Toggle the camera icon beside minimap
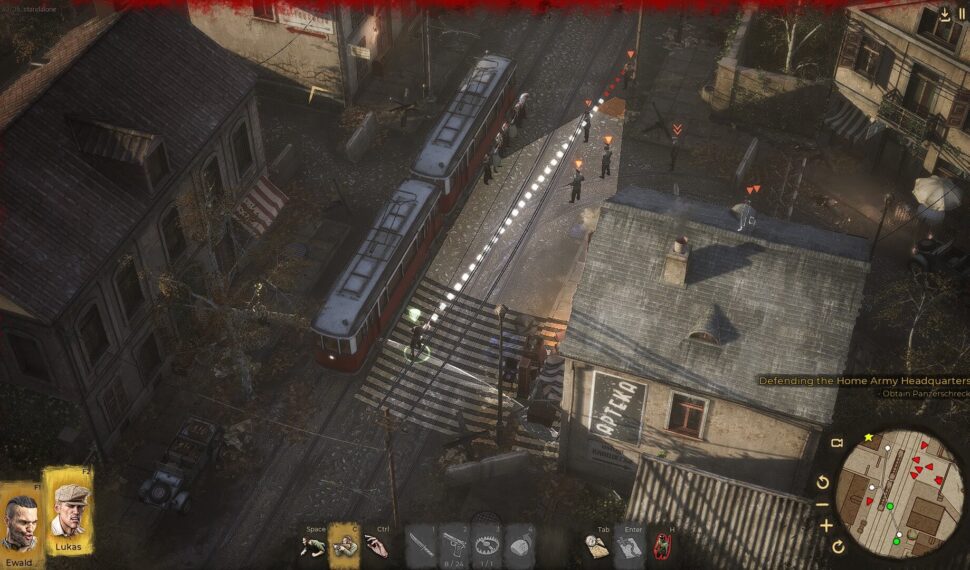The height and width of the screenshot is (570, 970). 838,443
